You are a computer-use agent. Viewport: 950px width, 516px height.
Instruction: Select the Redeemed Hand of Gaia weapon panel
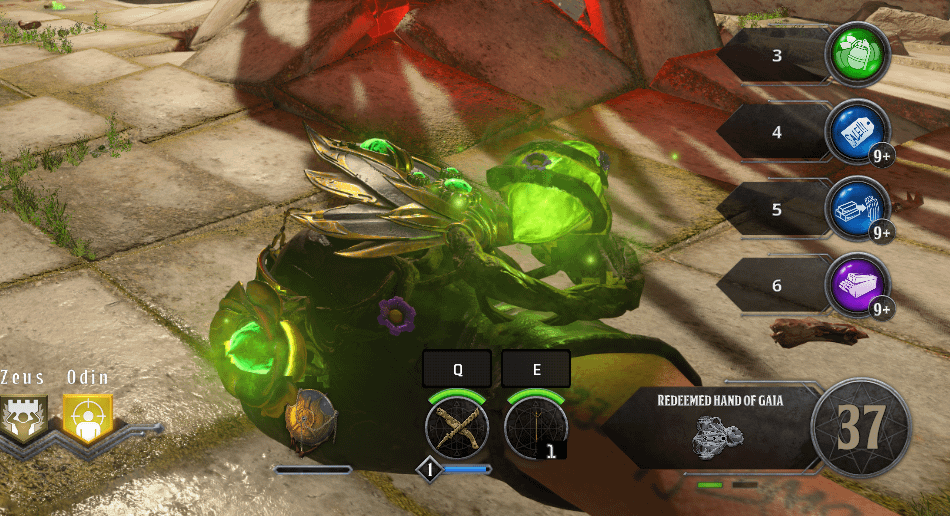click(x=718, y=428)
